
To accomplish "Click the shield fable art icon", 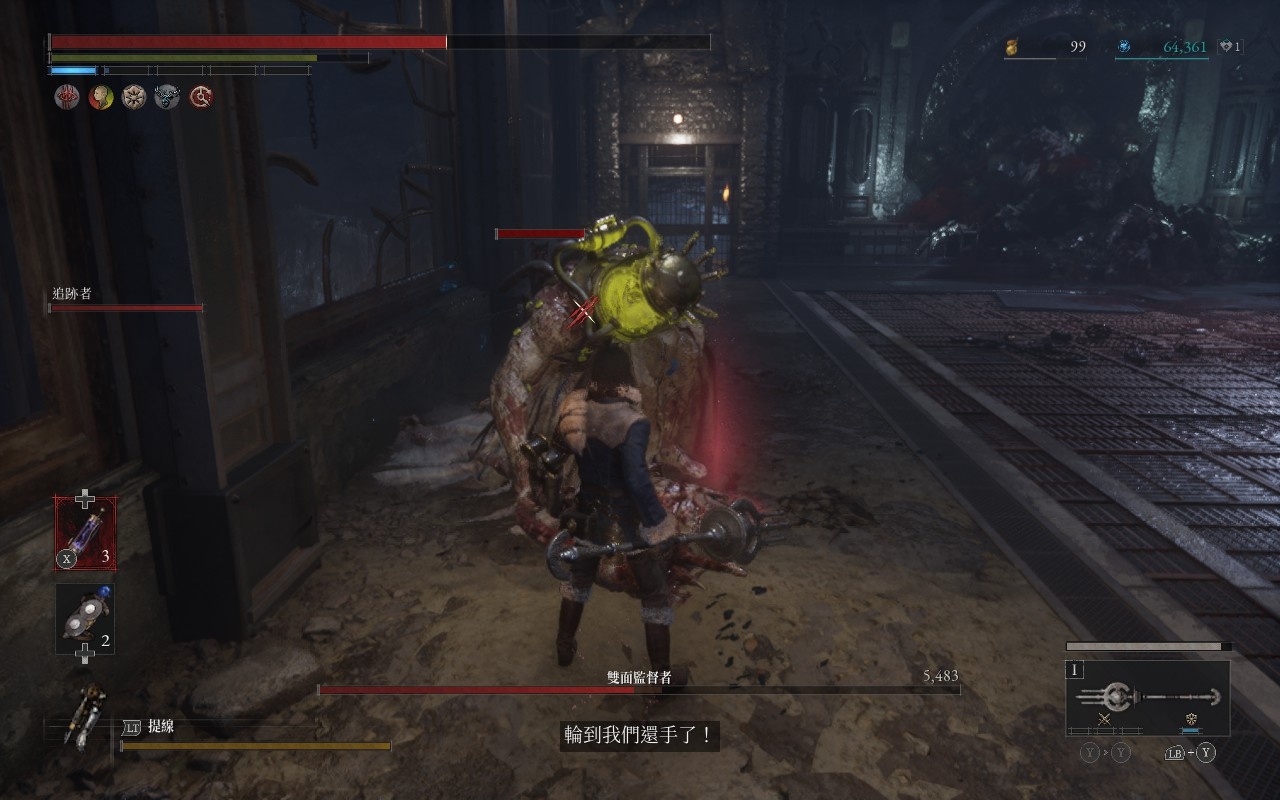I will (1191, 719).
